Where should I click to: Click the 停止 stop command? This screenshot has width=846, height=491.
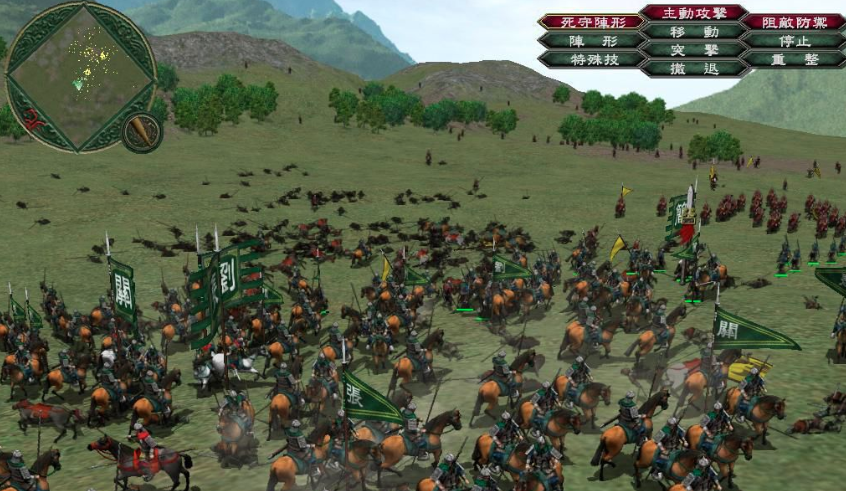point(793,41)
